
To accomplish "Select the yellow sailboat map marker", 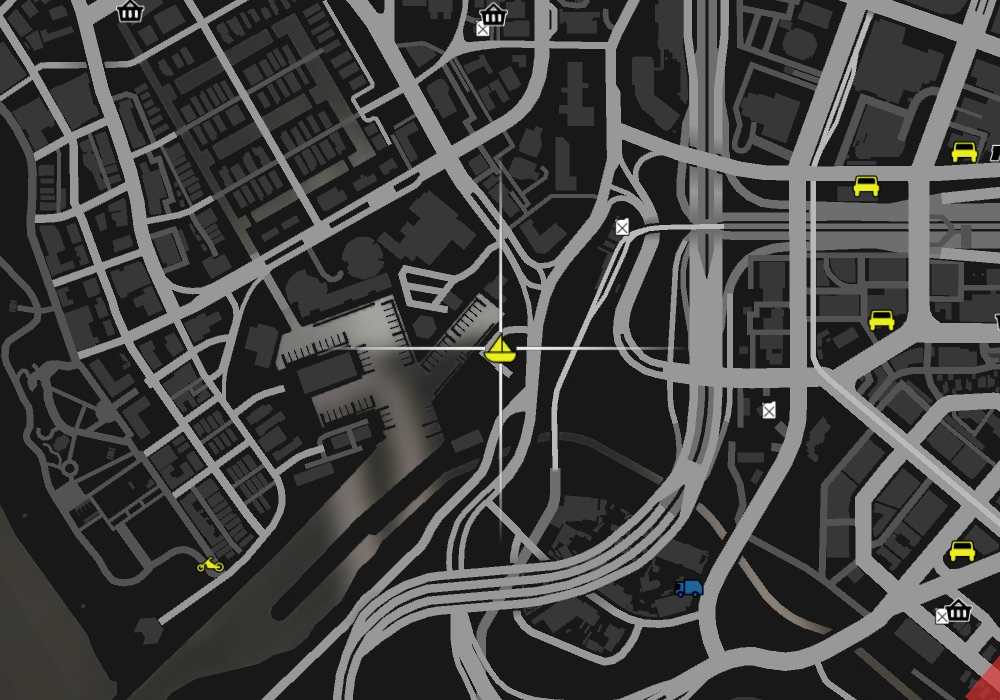I will point(499,349).
